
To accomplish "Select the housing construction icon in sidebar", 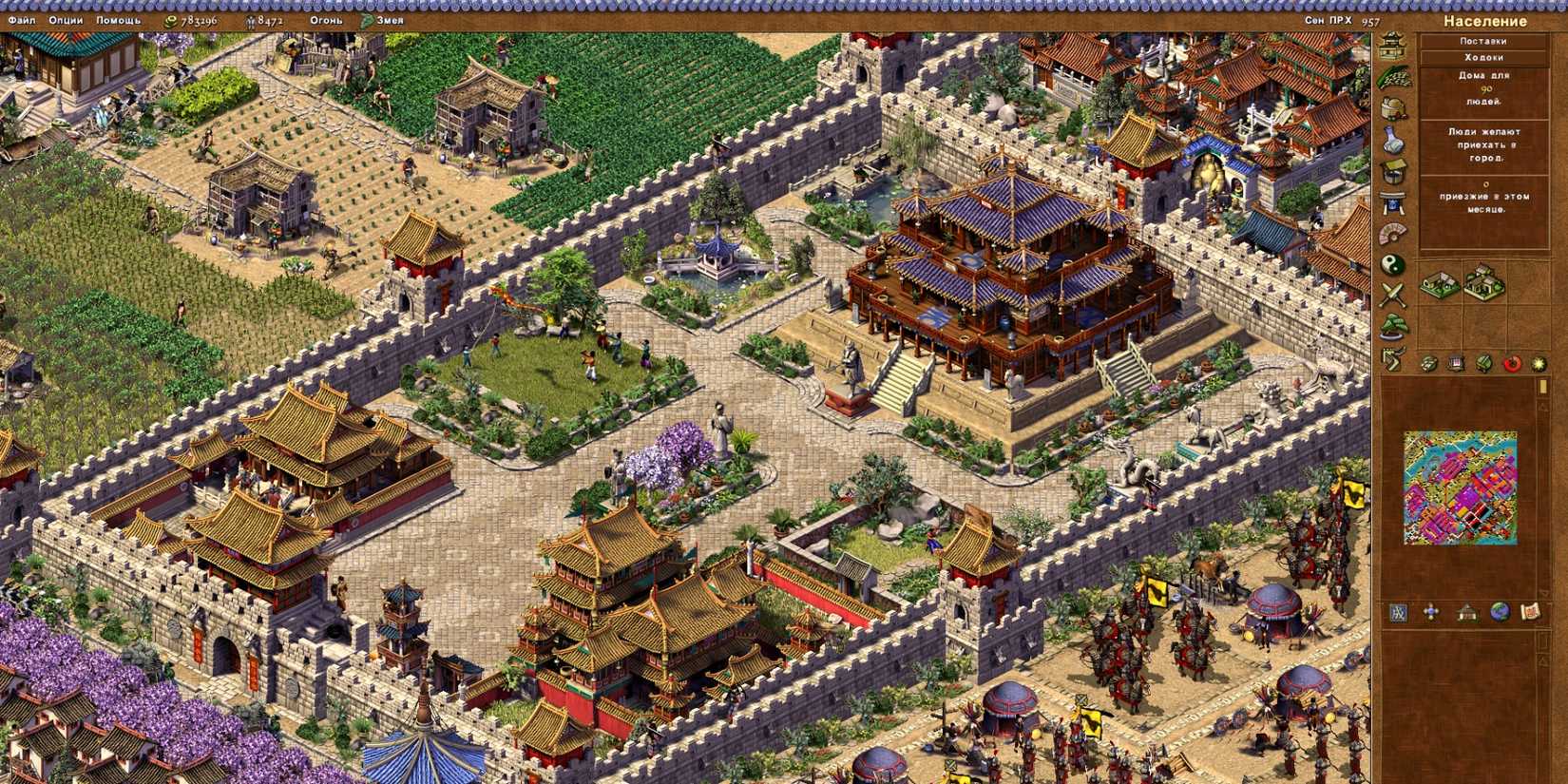I will pyautogui.click(x=1391, y=47).
